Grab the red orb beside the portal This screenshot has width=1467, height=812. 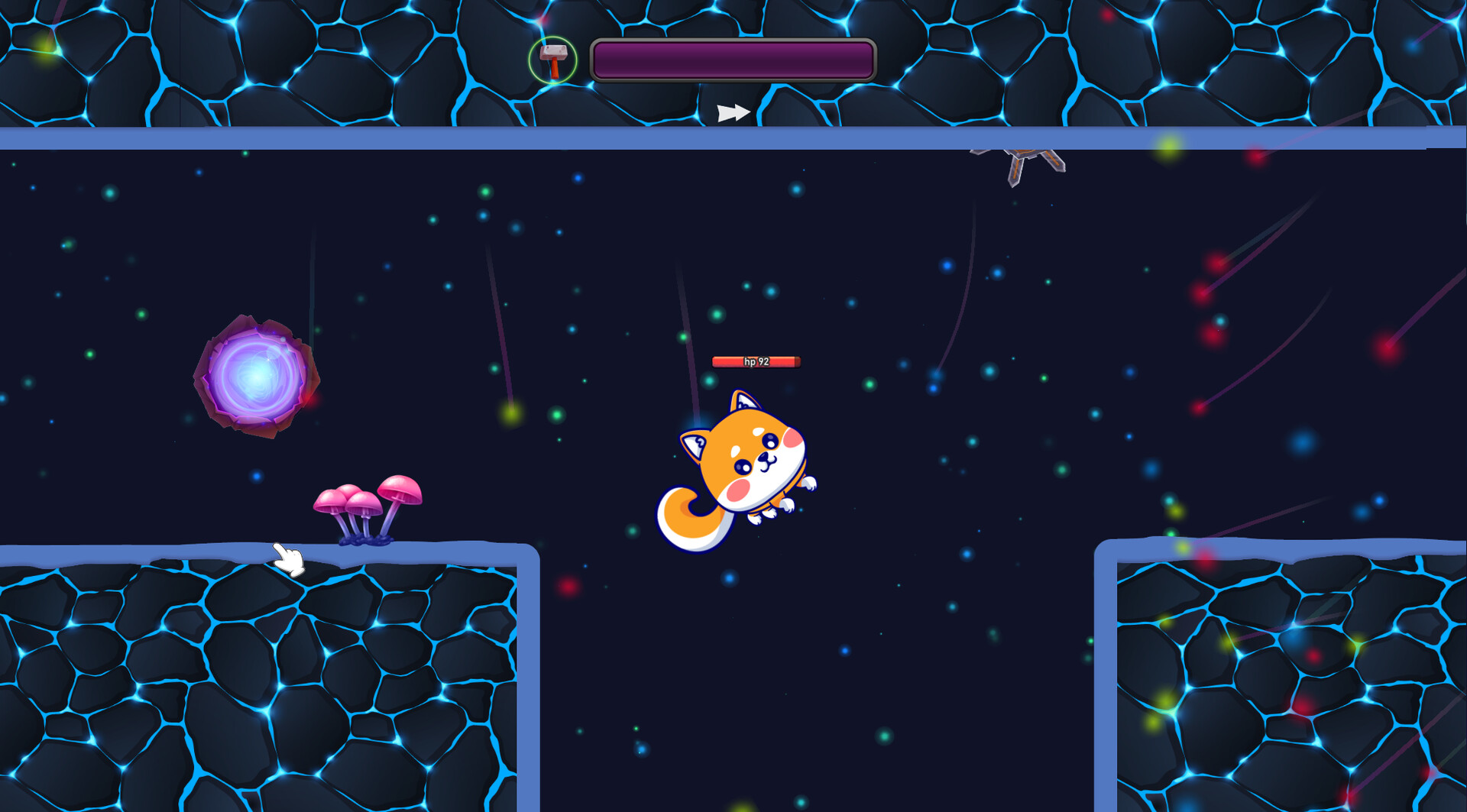[315, 399]
